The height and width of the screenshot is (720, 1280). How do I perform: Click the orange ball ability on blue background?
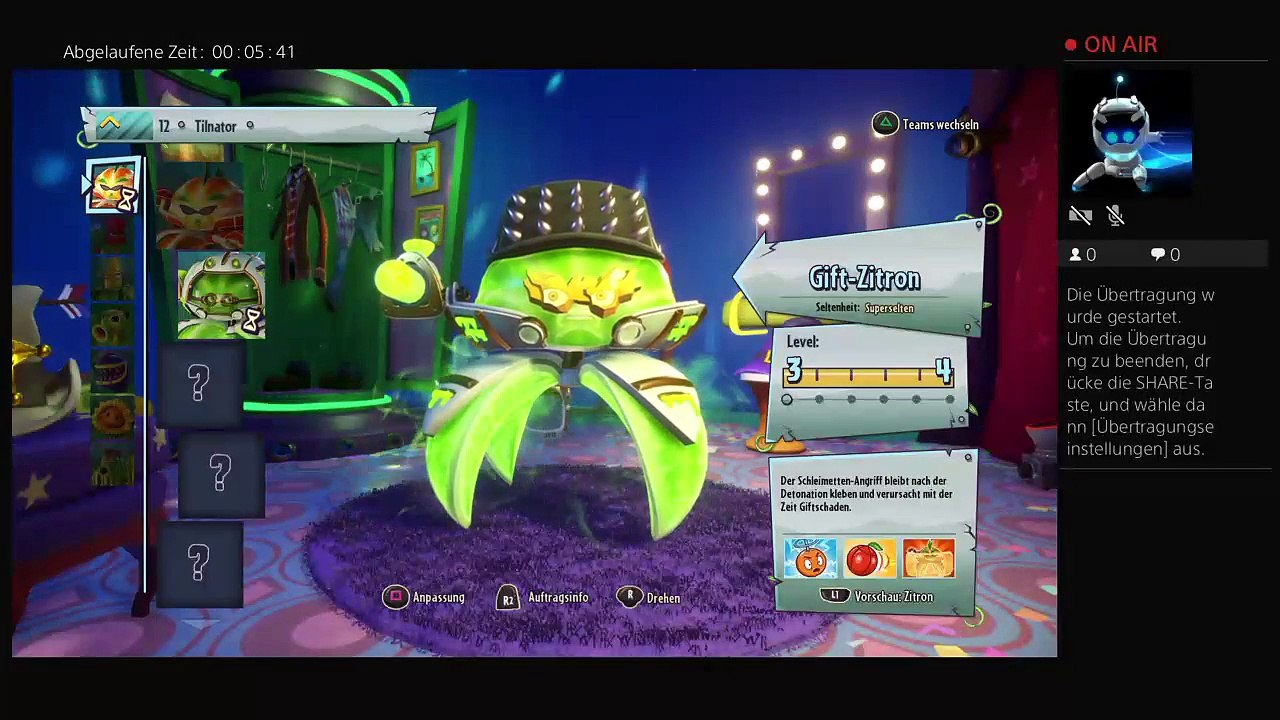pos(810,558)
